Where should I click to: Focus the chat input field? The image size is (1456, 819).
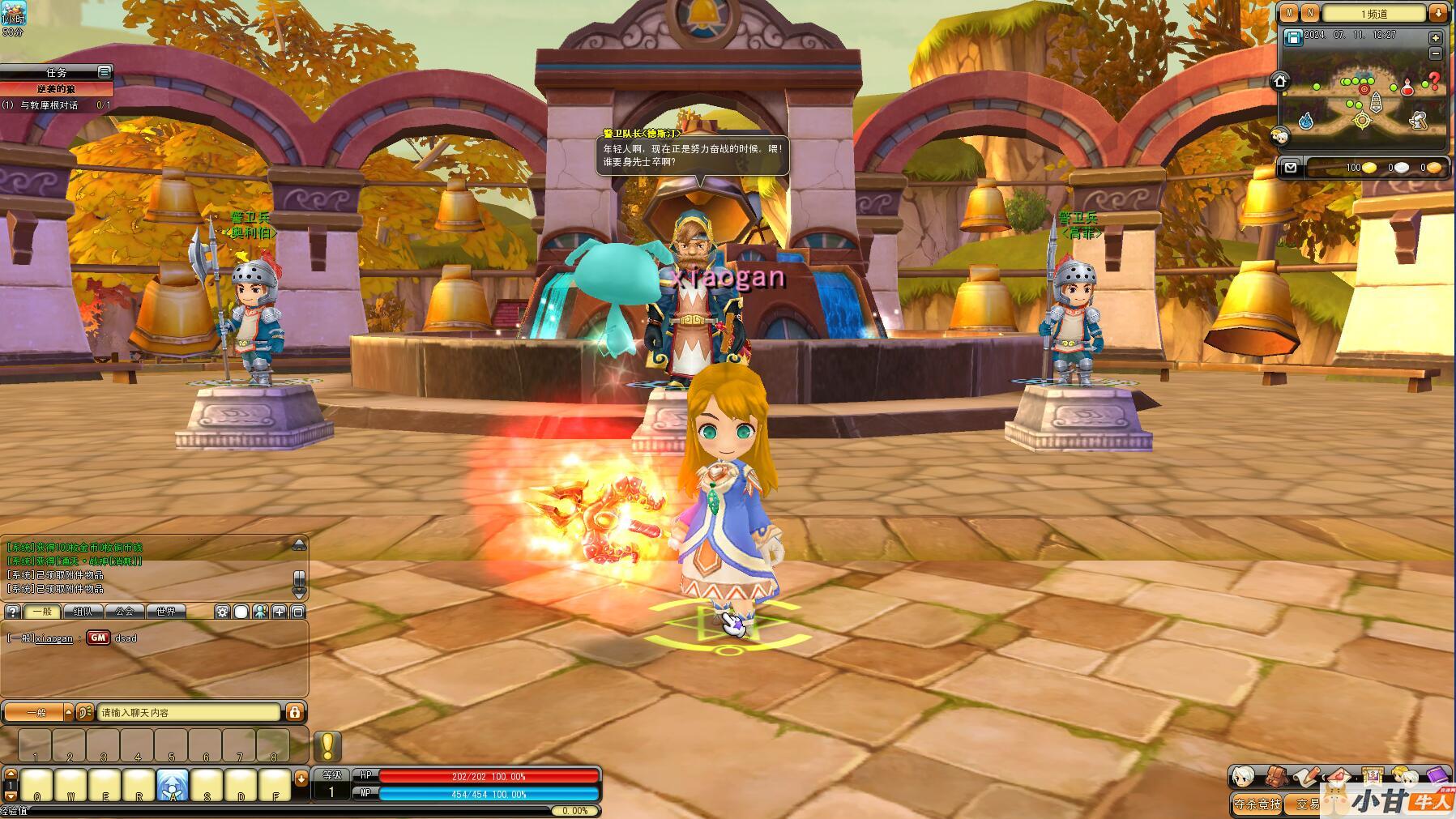coord(189,713)
